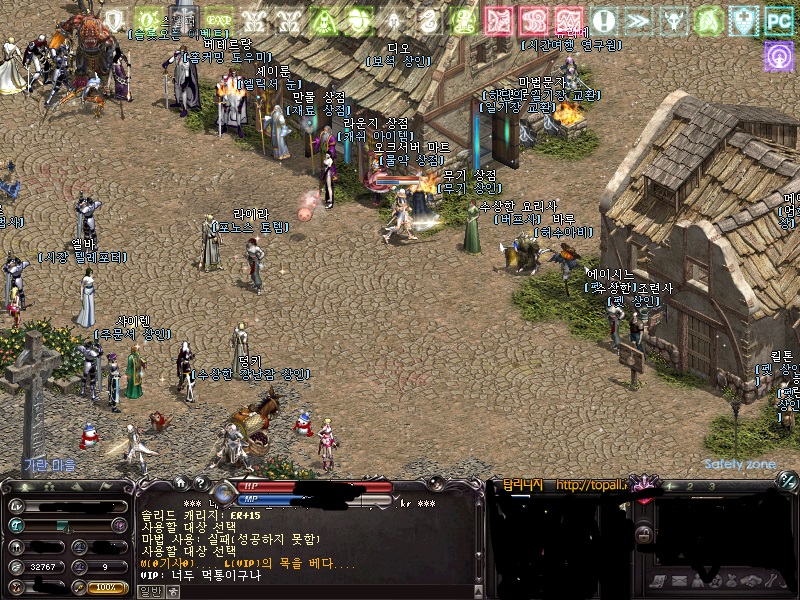The height and width of the screenshot is (600, 800).
Task: Click the exclamation mark icon
Action: (x=603, y=19)
